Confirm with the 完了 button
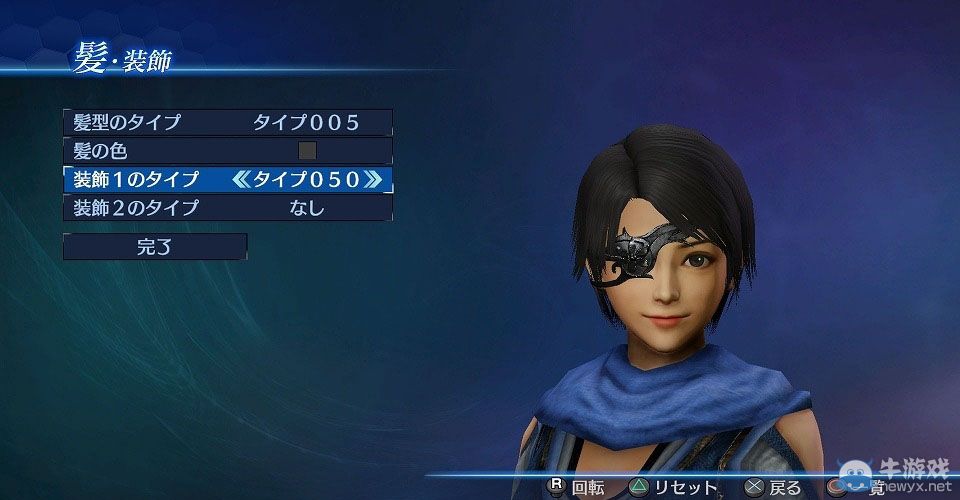This screenshot has height=500, width=960. click(154, 247)
